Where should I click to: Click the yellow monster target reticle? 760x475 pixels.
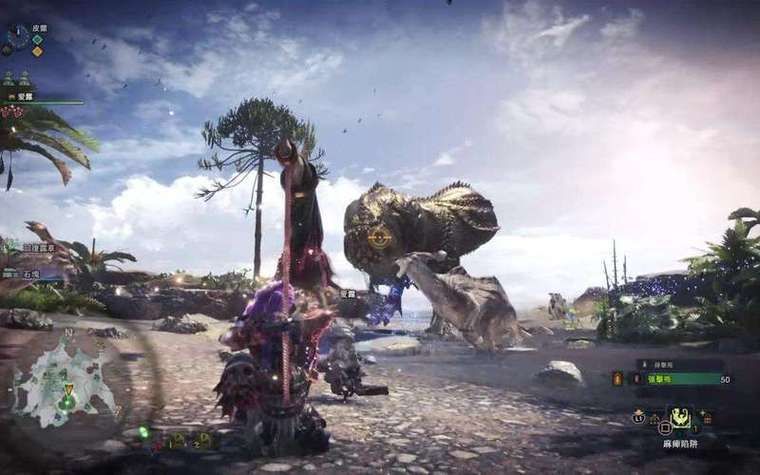[379, 238]
